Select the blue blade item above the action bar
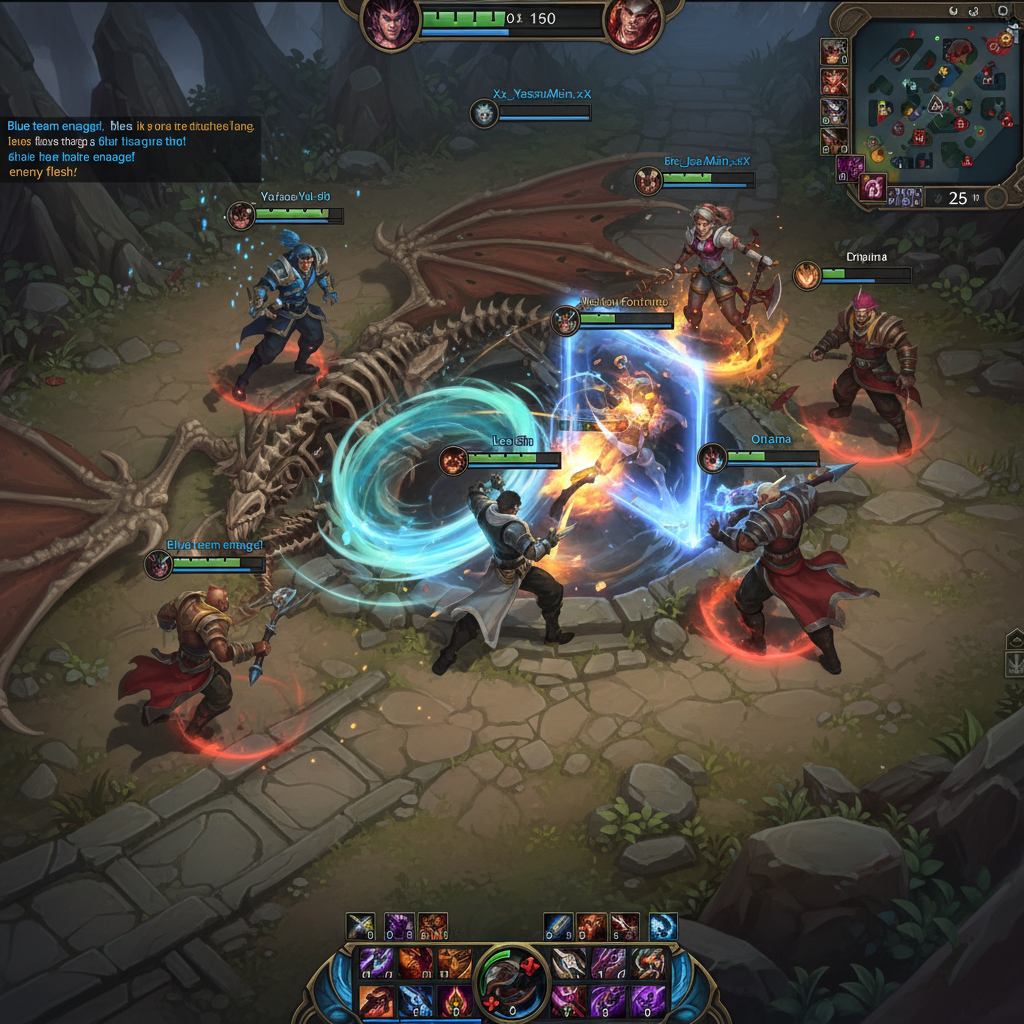The height and width of the screenshot is (1024, 1024). (558, 926)
